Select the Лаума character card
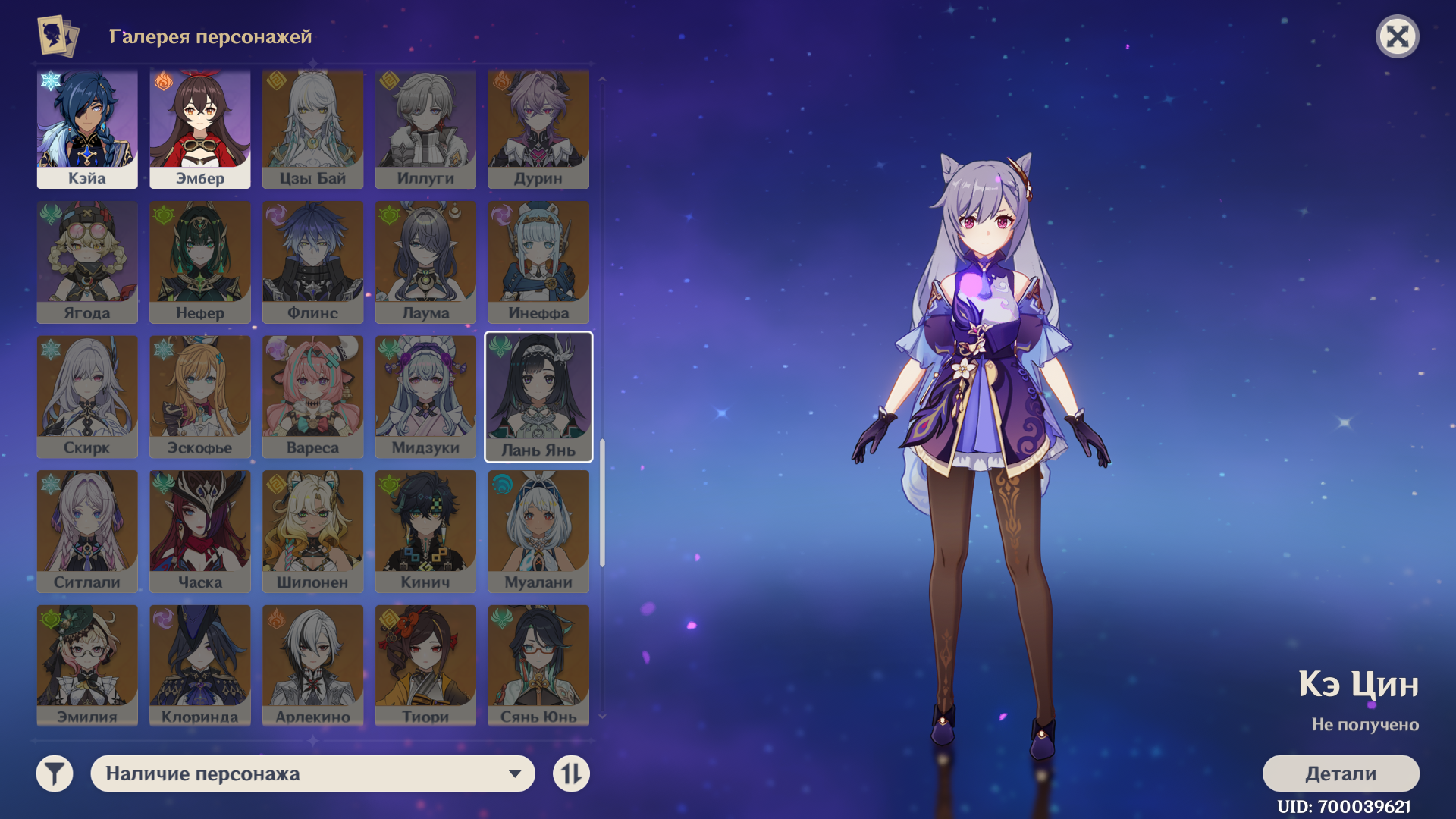Screen dimensions: 1456x819 [425, 262]
